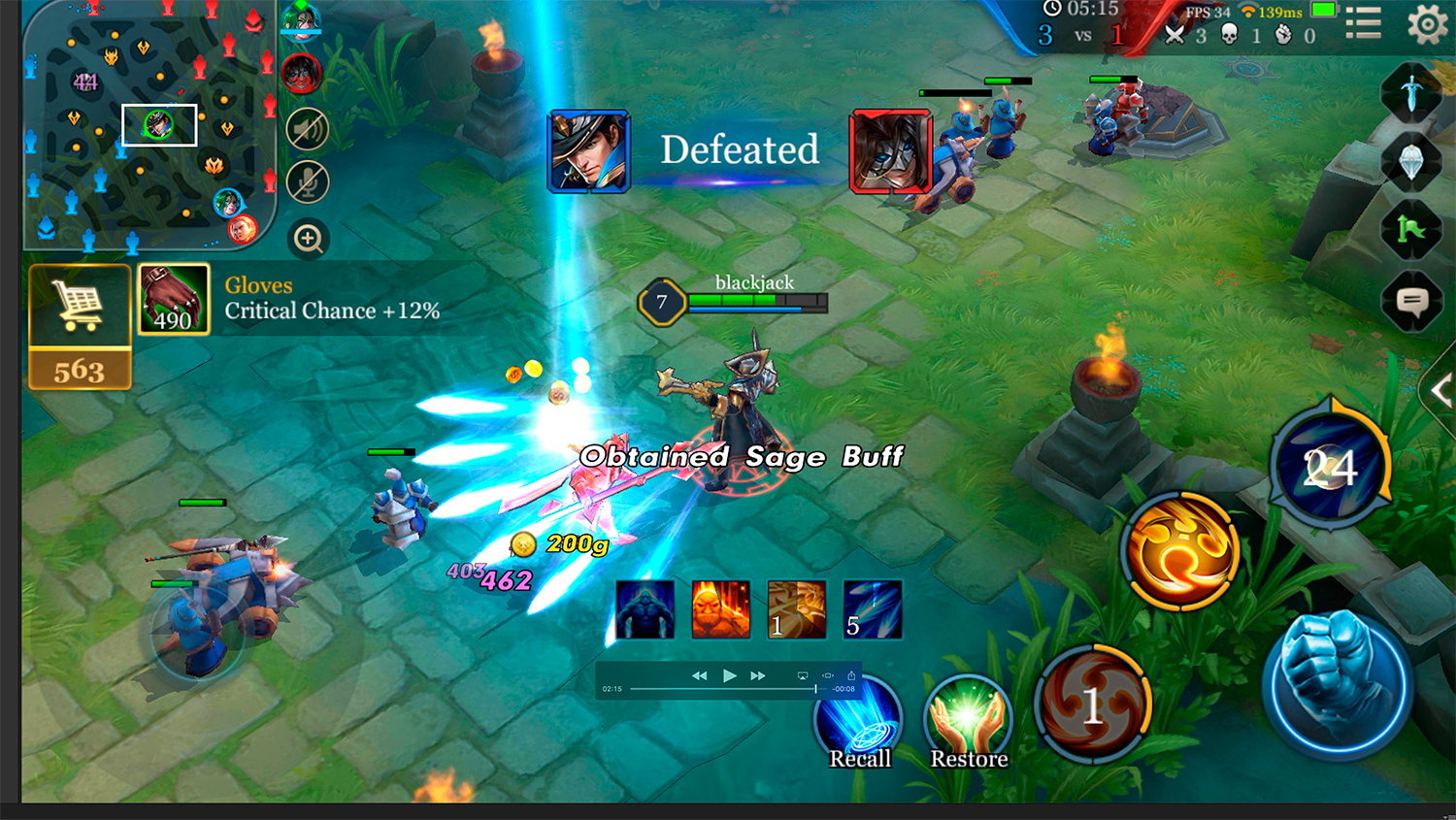This screenshot has width=1456, height=820.
Task: Open the settings gear menu
Action: [1427, 24]
